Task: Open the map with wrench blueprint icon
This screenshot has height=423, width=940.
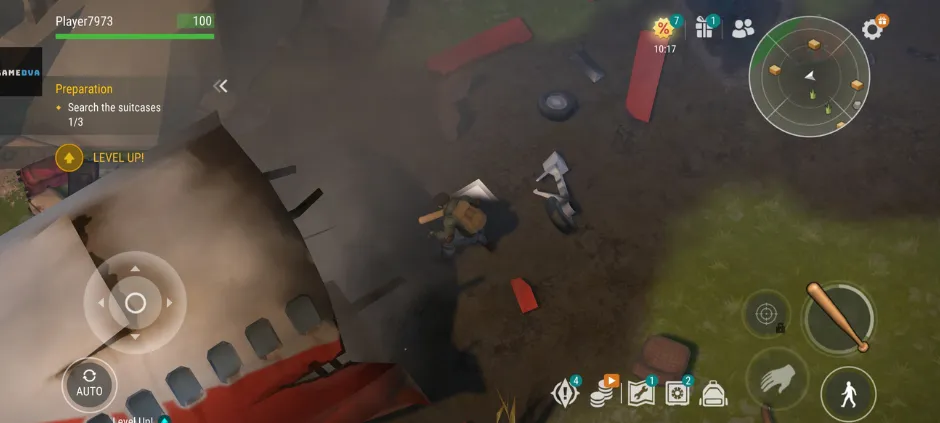Action: click(640, 394)
